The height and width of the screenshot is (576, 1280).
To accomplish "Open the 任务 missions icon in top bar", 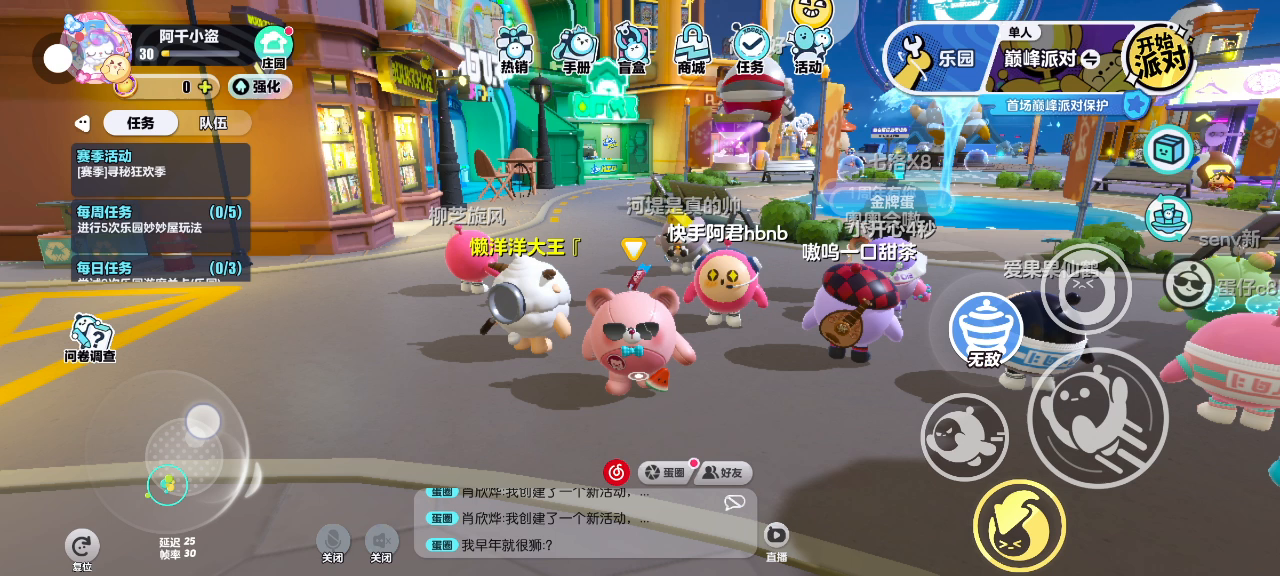I will point(750,50).
